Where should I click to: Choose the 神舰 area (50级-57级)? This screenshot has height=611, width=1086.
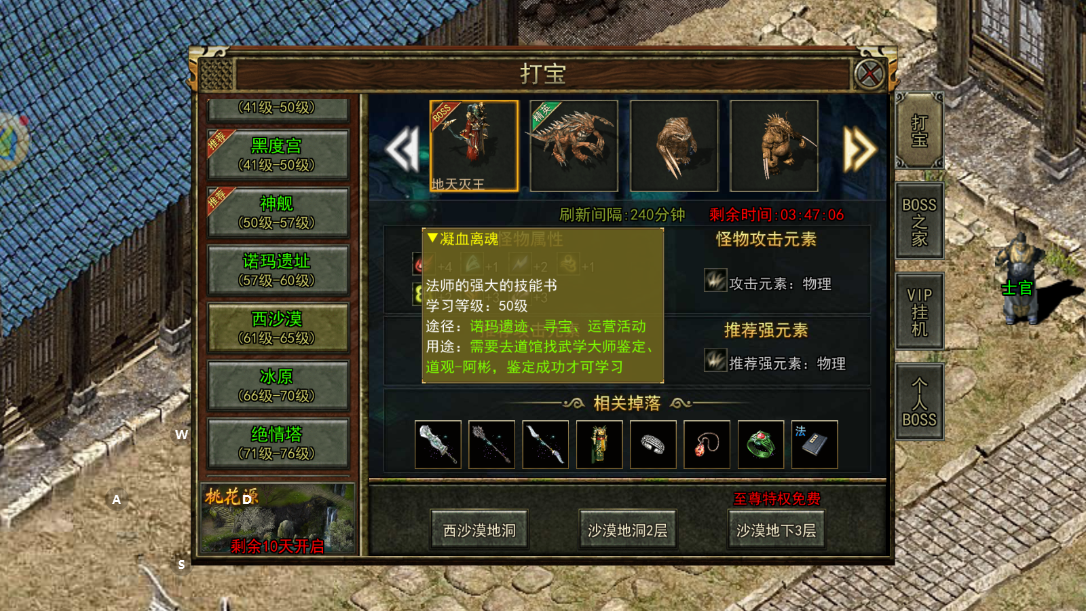point(277,212)
